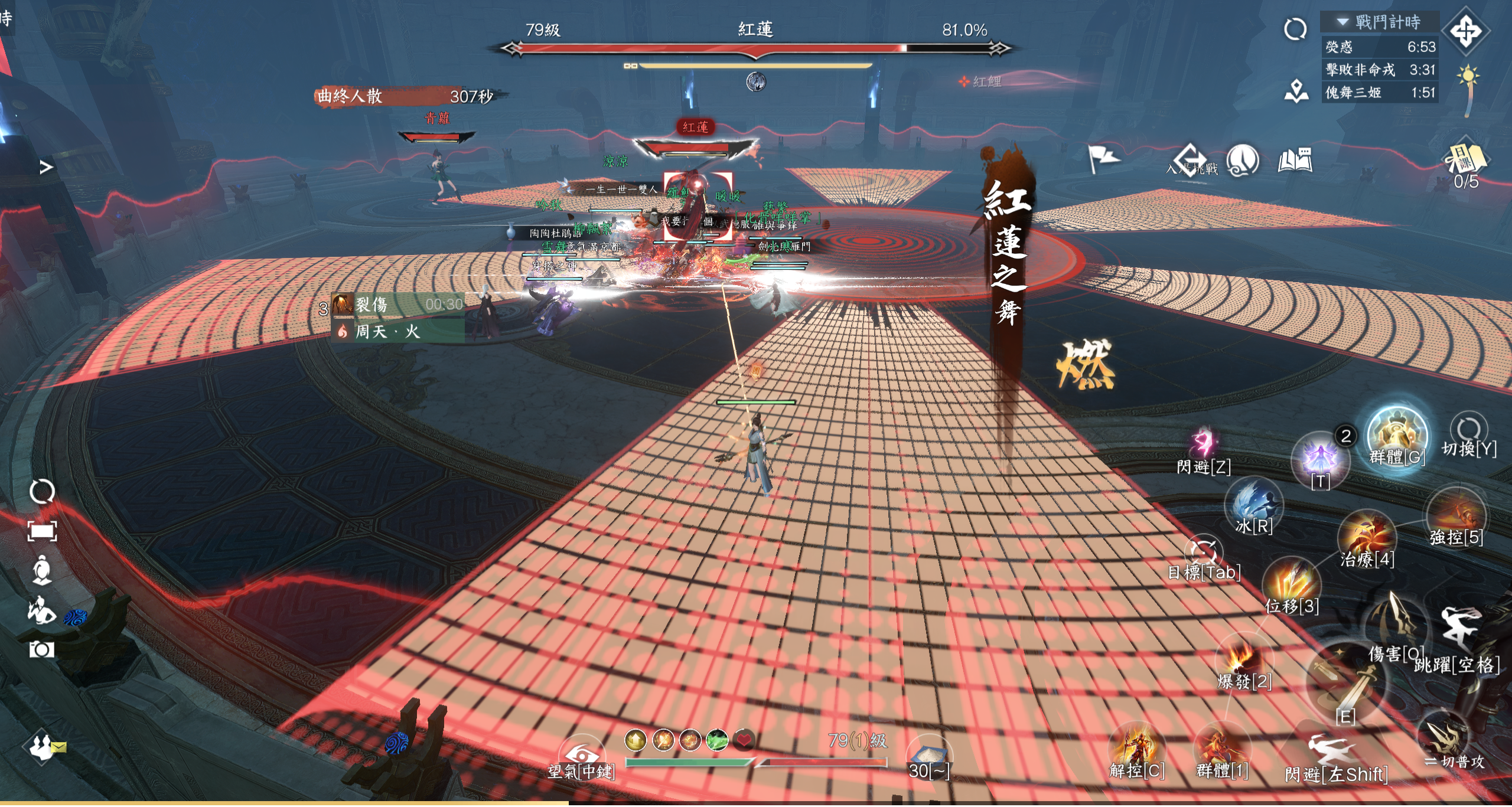Trigger the 強控[5] hard control skill
Image resolution: width=1512 pixels, height=807 pixels.
pyautogui.click(x=1456, y=515)
